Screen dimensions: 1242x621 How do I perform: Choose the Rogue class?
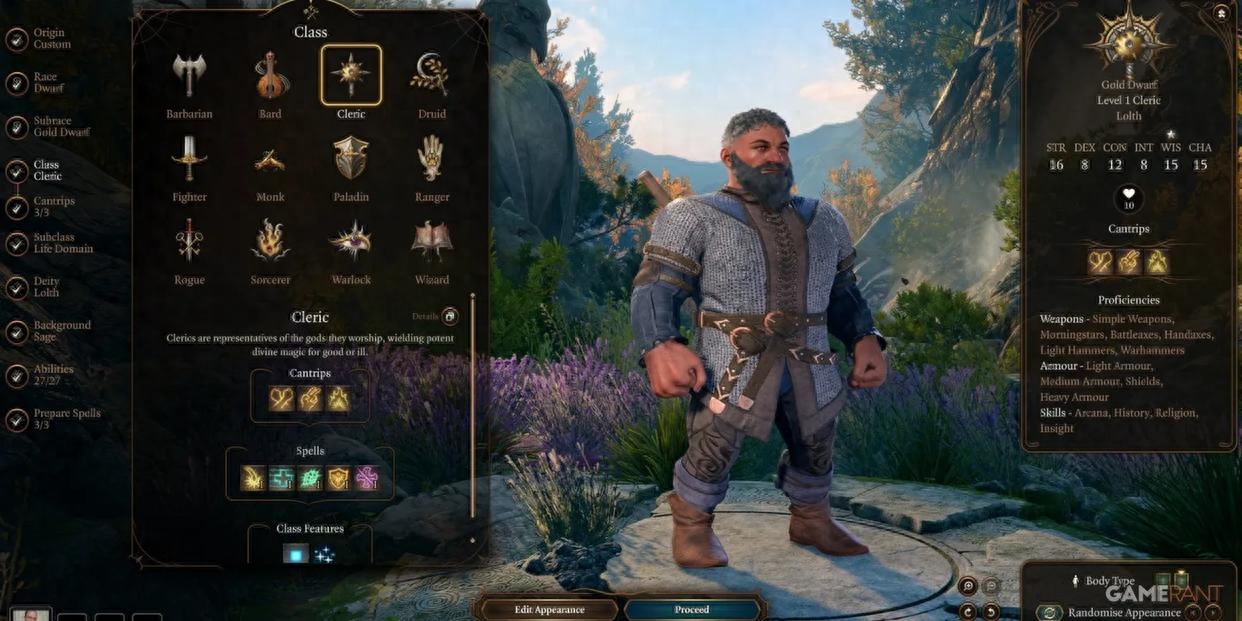(x=189, y=243)
